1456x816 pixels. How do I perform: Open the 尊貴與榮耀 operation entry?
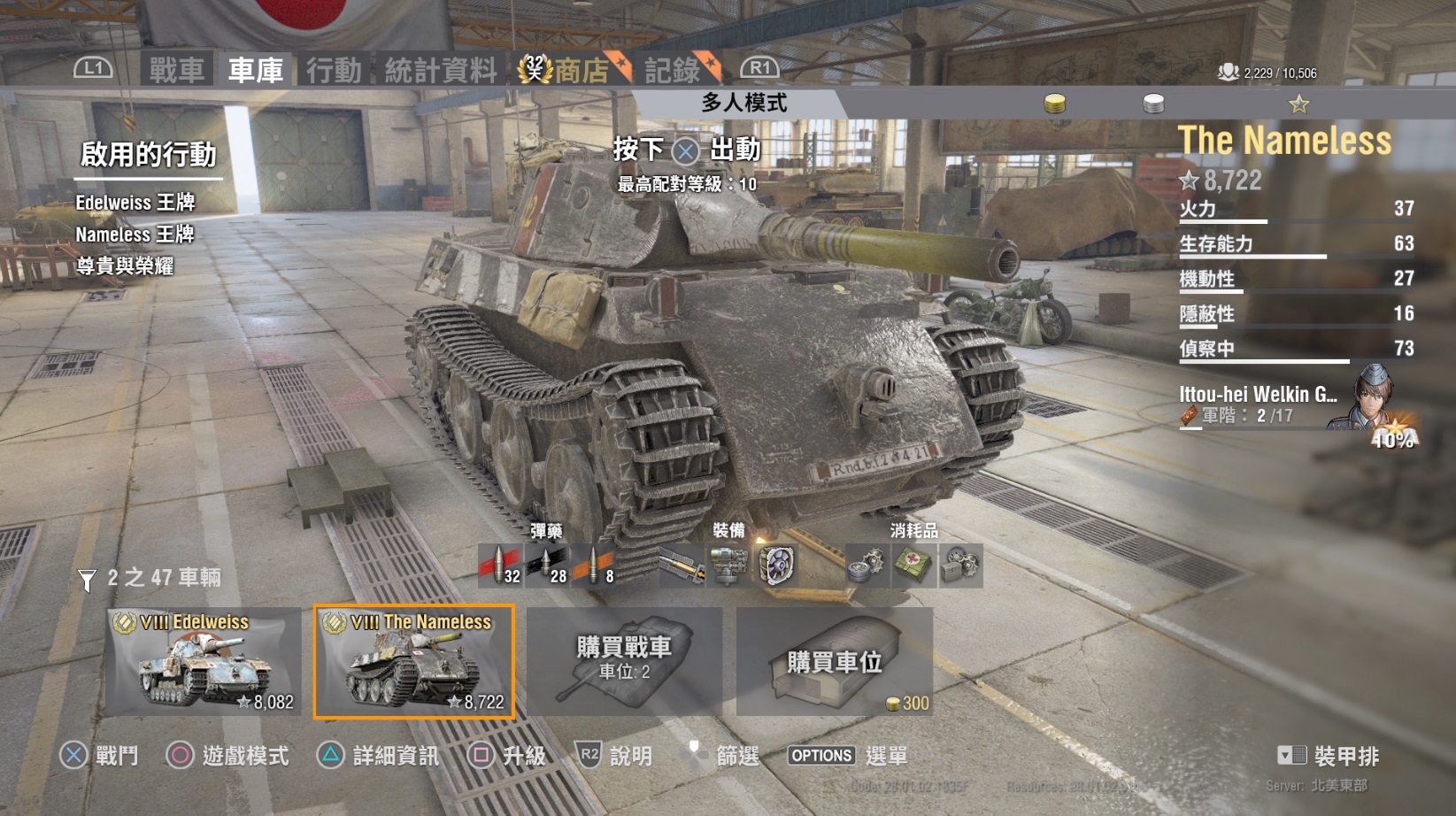point(125,266)
